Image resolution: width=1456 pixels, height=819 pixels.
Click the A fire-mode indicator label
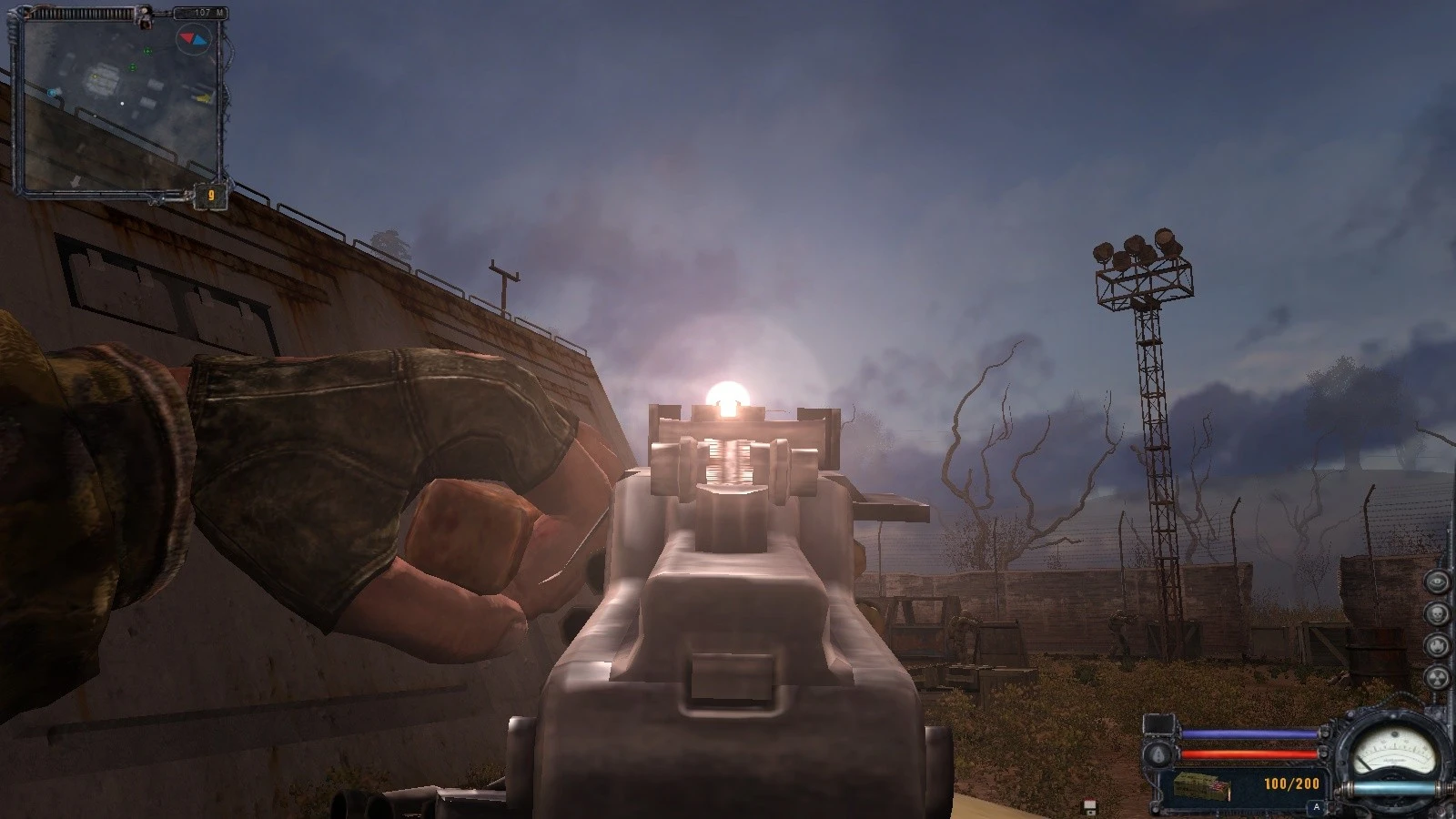pyautogui.click(x=1317, y=806)
